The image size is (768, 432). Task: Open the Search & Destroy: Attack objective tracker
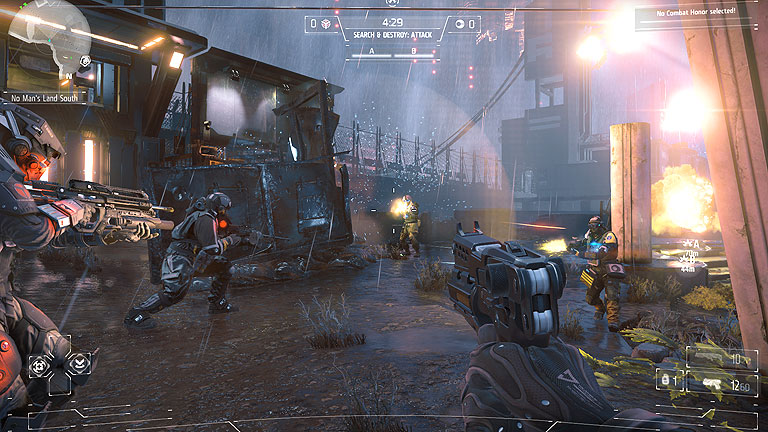392,33
